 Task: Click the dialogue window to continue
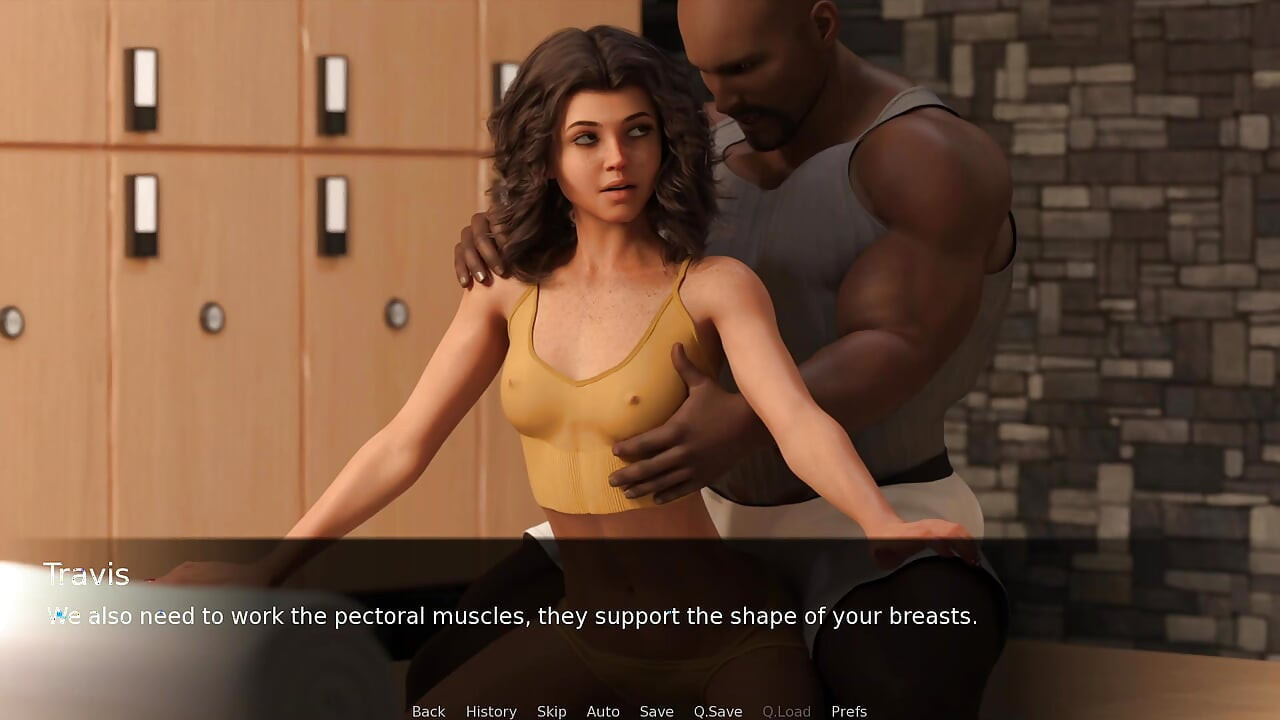pos(512,616)
